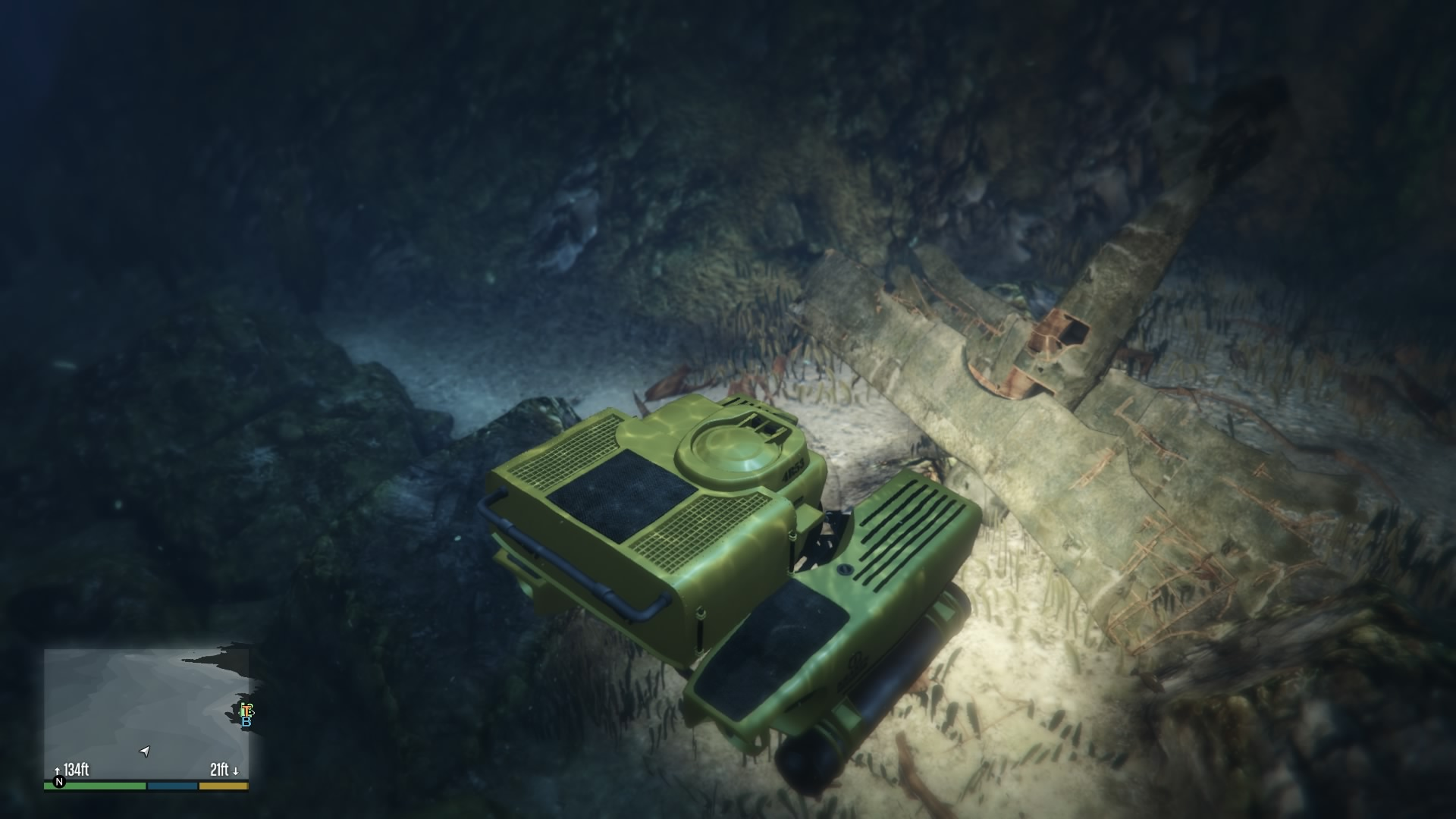The width and height of the screenshot is (1456, 819).
Task: Click the white player arrow on the minimap
Action: (144, 751)
